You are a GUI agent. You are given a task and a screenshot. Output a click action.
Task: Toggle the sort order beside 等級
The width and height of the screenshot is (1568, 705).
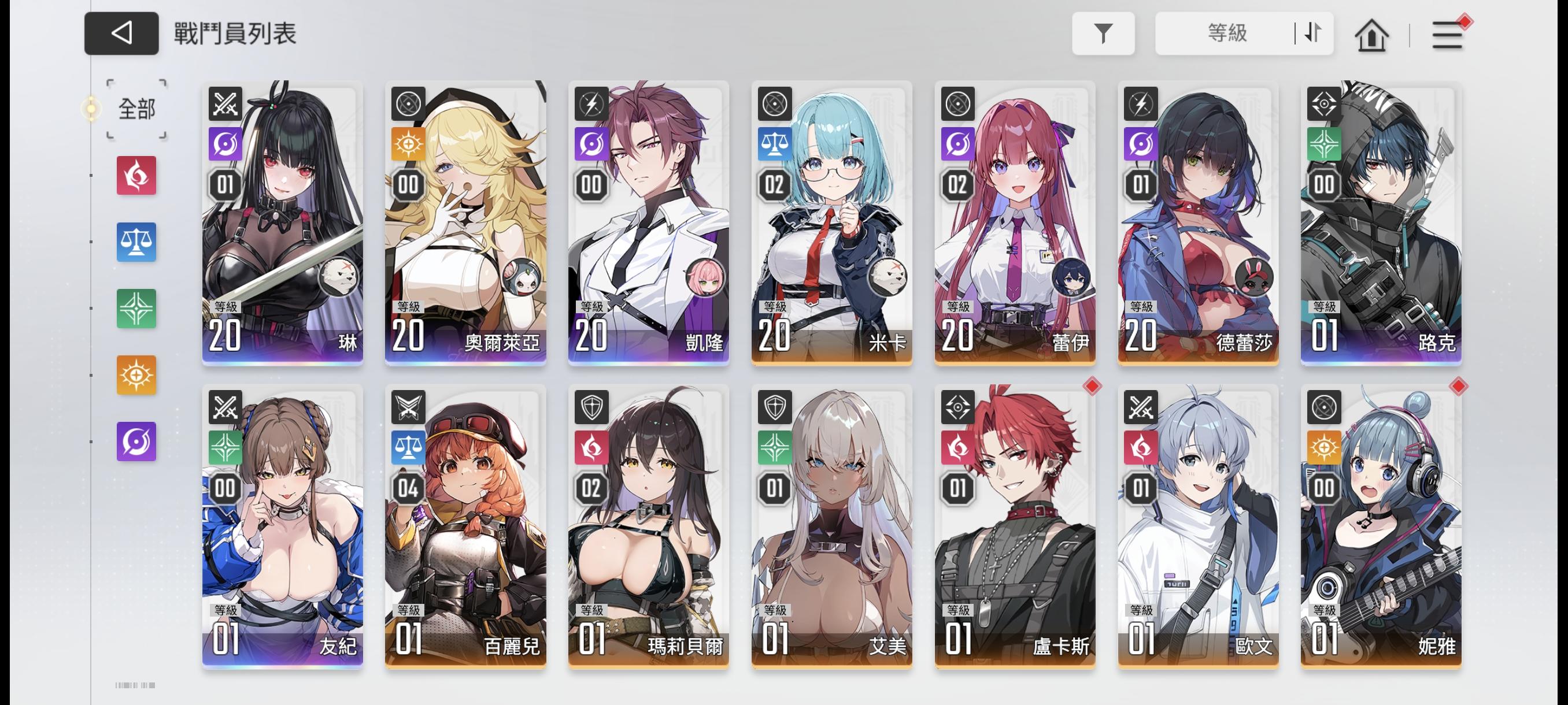(1310, 34)
